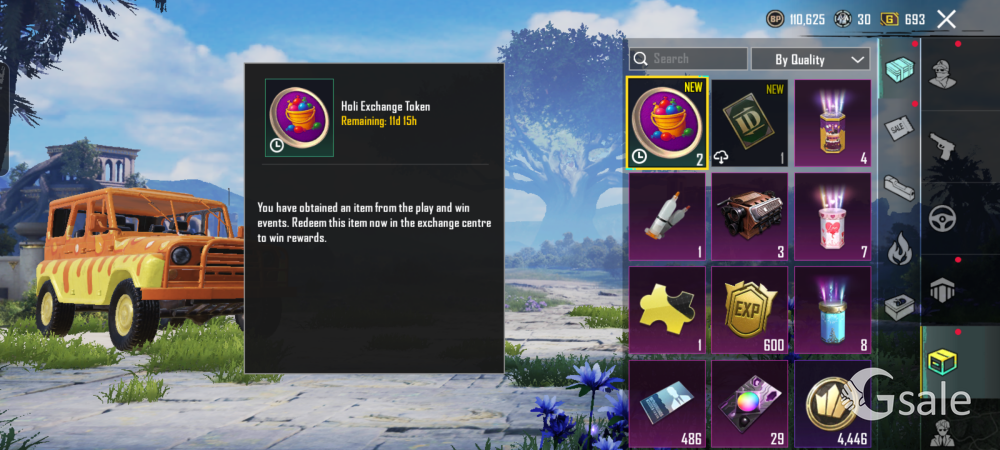The height and width of the screenshot is (450, 1000).
Task: Select the ID card item slot
Action: 750,122
